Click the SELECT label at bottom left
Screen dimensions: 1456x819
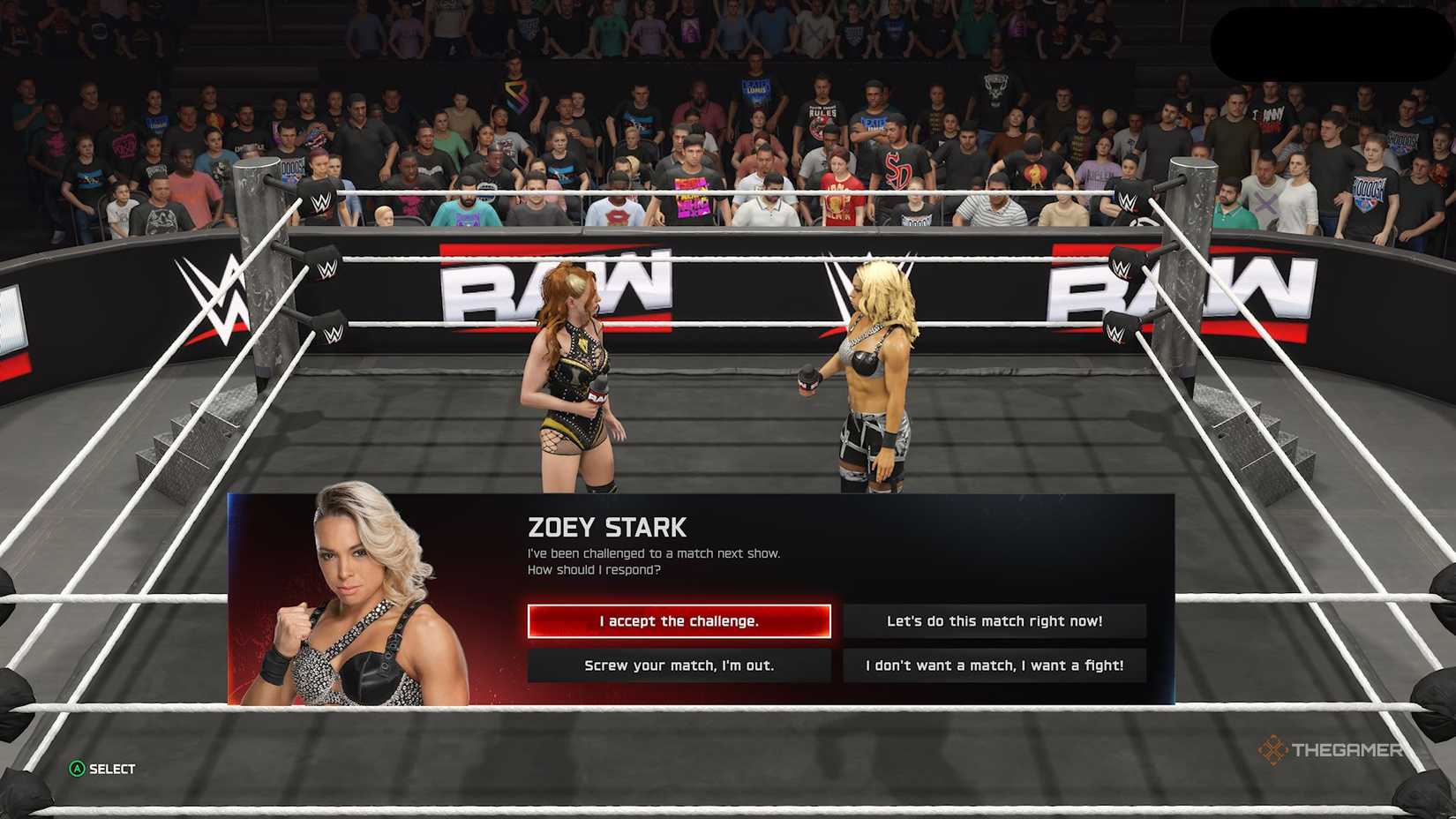[x=110, y=769]
